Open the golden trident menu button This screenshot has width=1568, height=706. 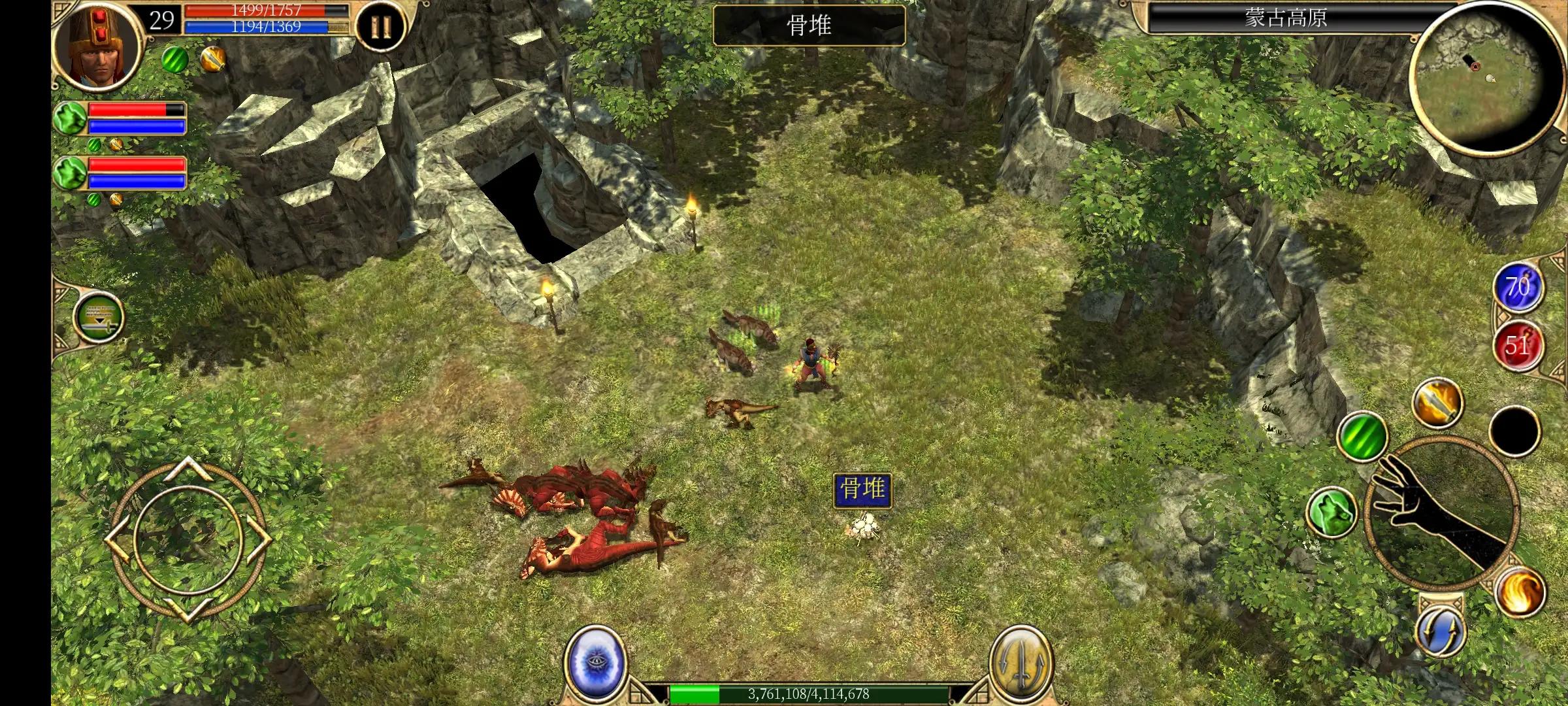coord(1020,663)
